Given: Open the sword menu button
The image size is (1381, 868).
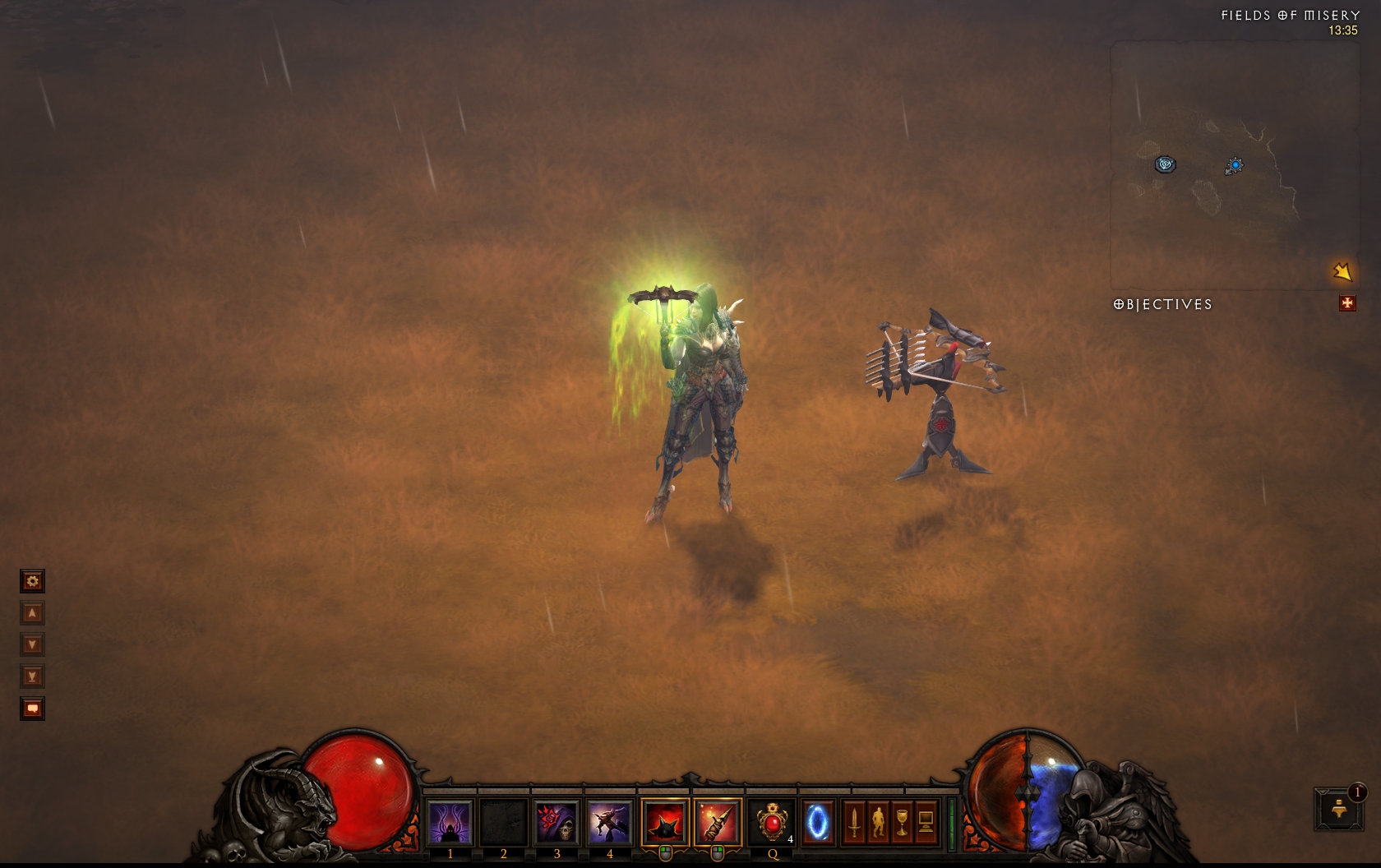Looking at the screenshot, I should tap(854, 823).
